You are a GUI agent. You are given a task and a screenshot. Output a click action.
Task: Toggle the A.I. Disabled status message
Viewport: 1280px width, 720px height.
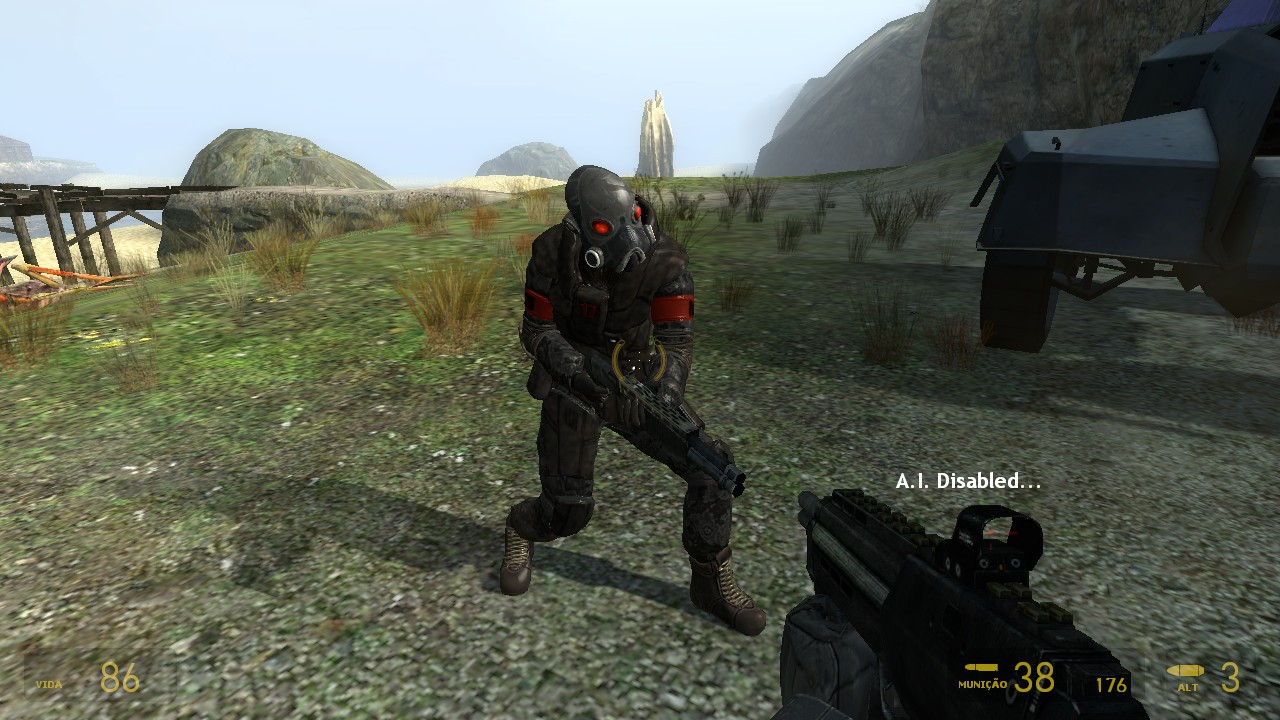point(966,479)
